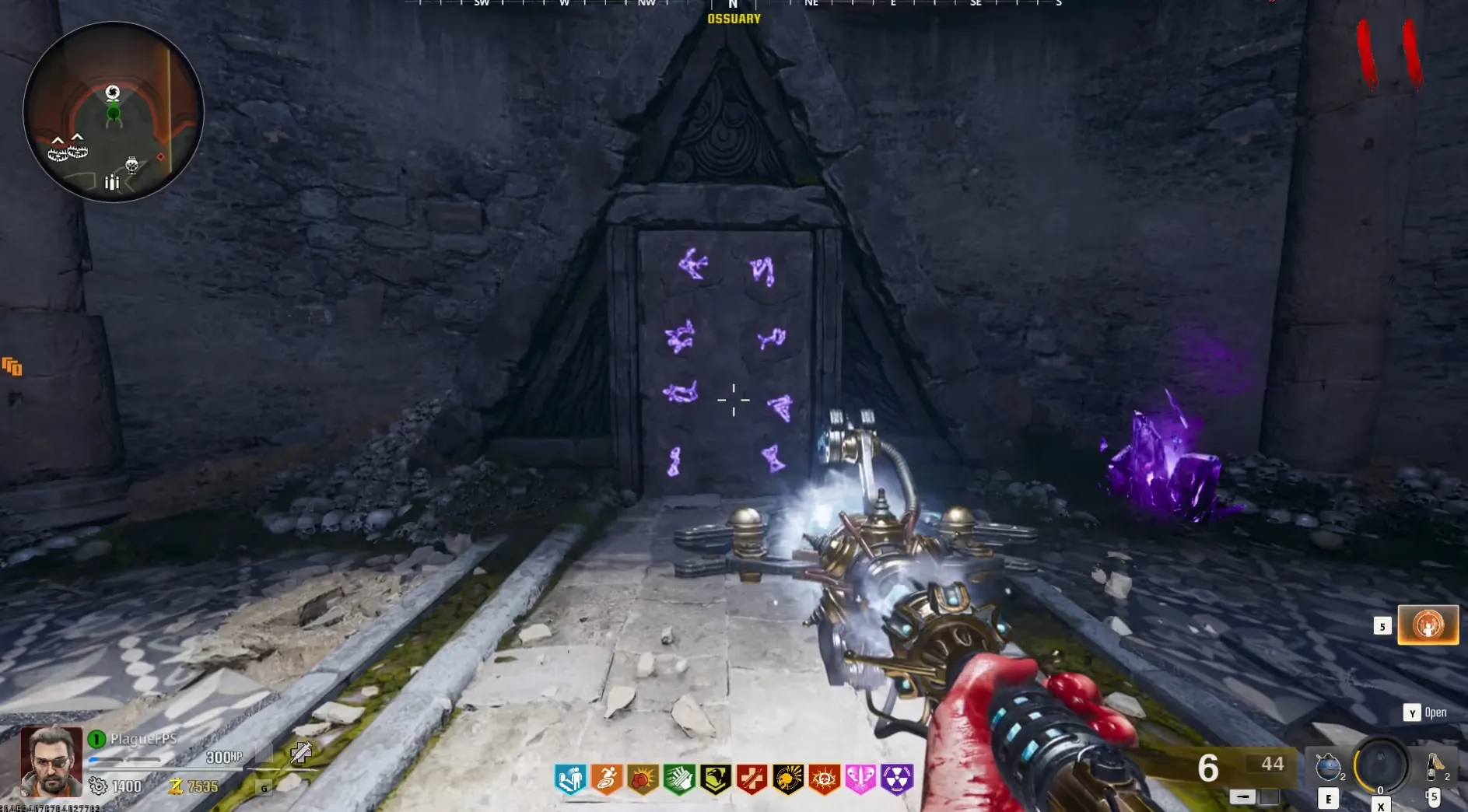Click the gear salvage currency icon
This screenshot has width=1468, height=812.
98,786
